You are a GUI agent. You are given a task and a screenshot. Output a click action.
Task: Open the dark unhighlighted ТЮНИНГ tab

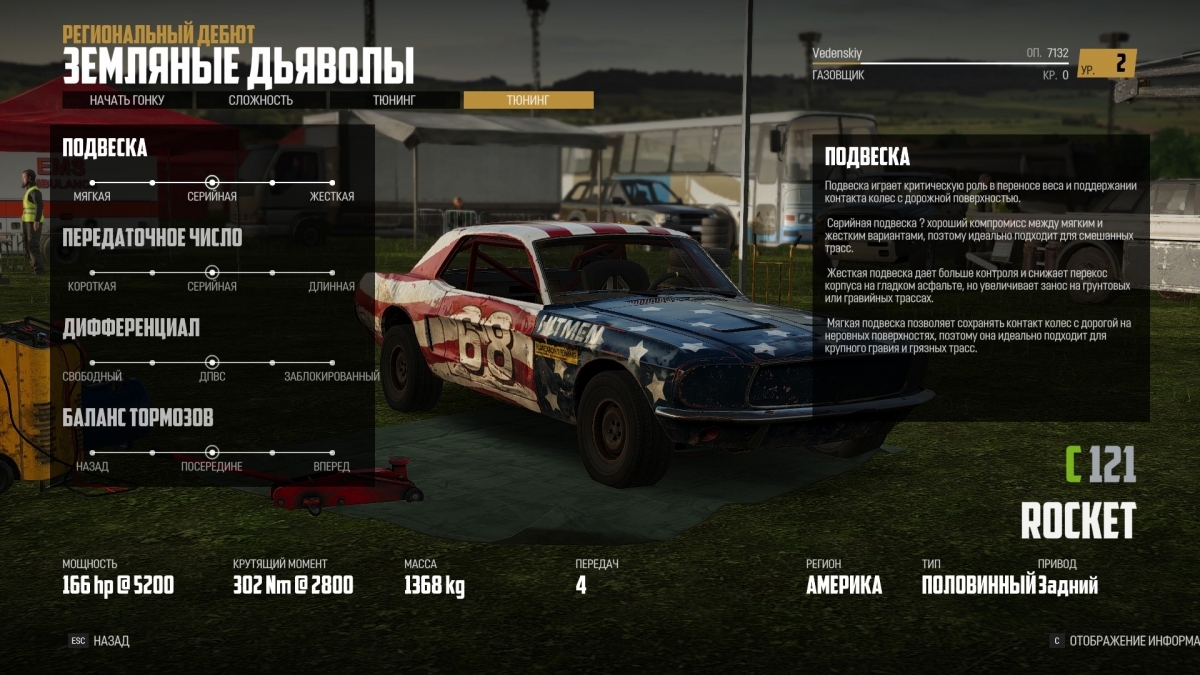(394, 100)
